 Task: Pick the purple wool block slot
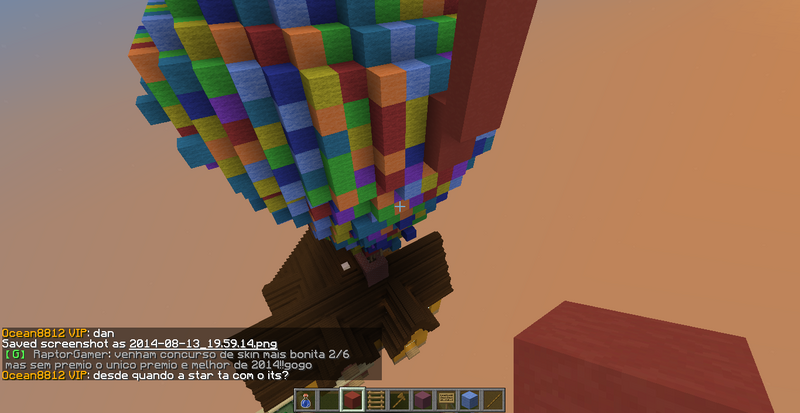tap(422, 400)
